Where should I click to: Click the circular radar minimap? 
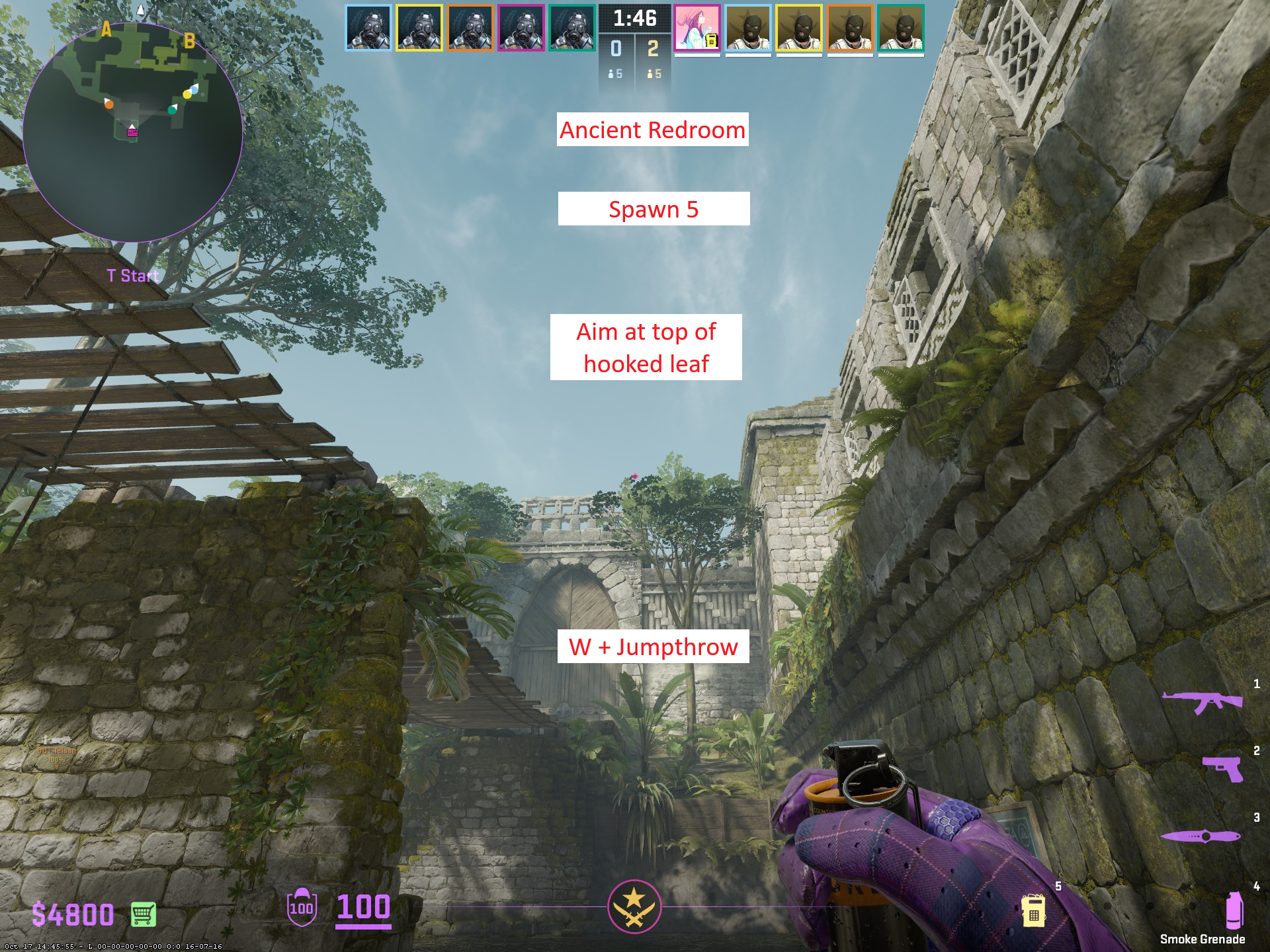click(x=132, y=131)
